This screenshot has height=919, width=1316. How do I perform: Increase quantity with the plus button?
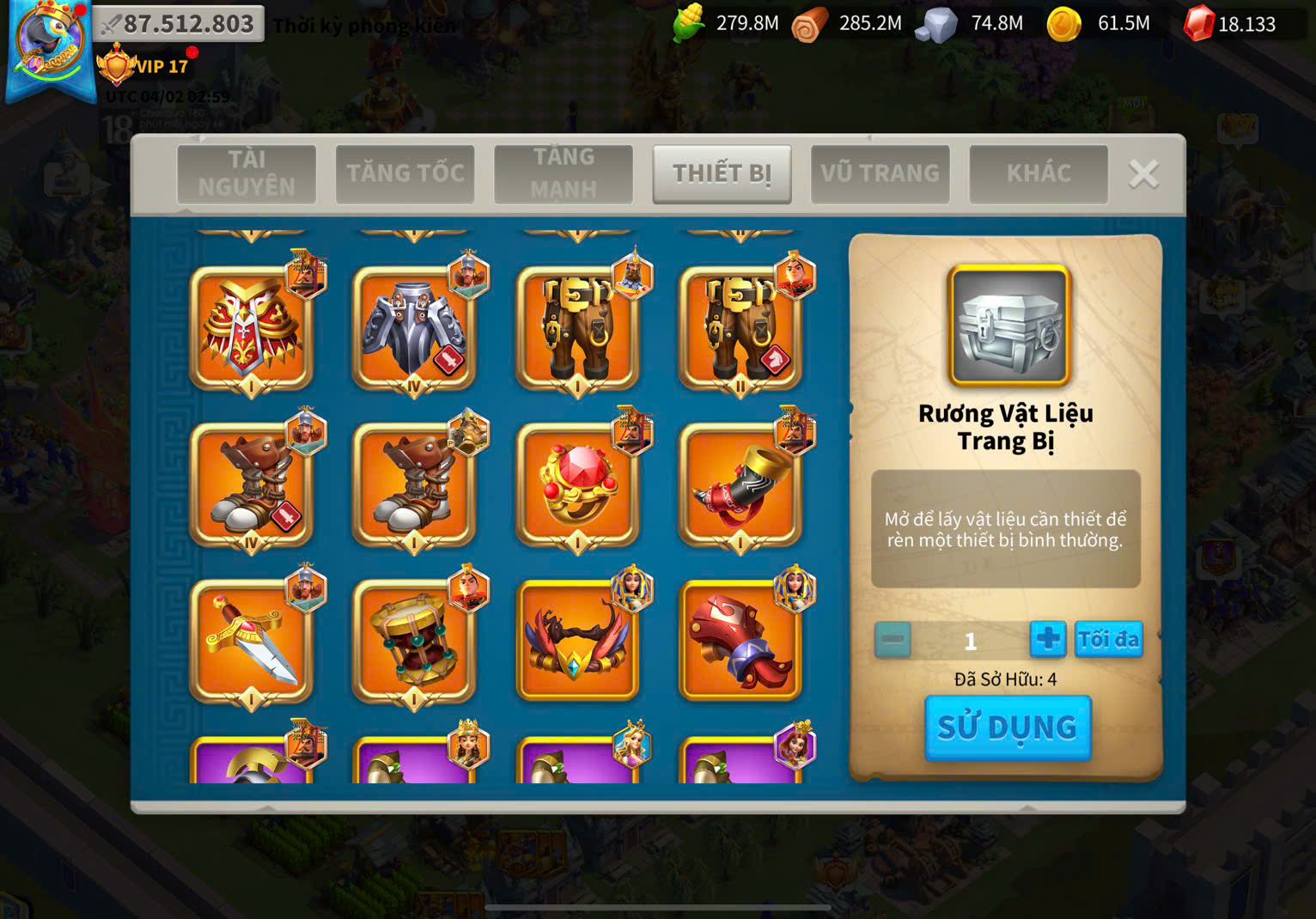tap(1048, 640)
